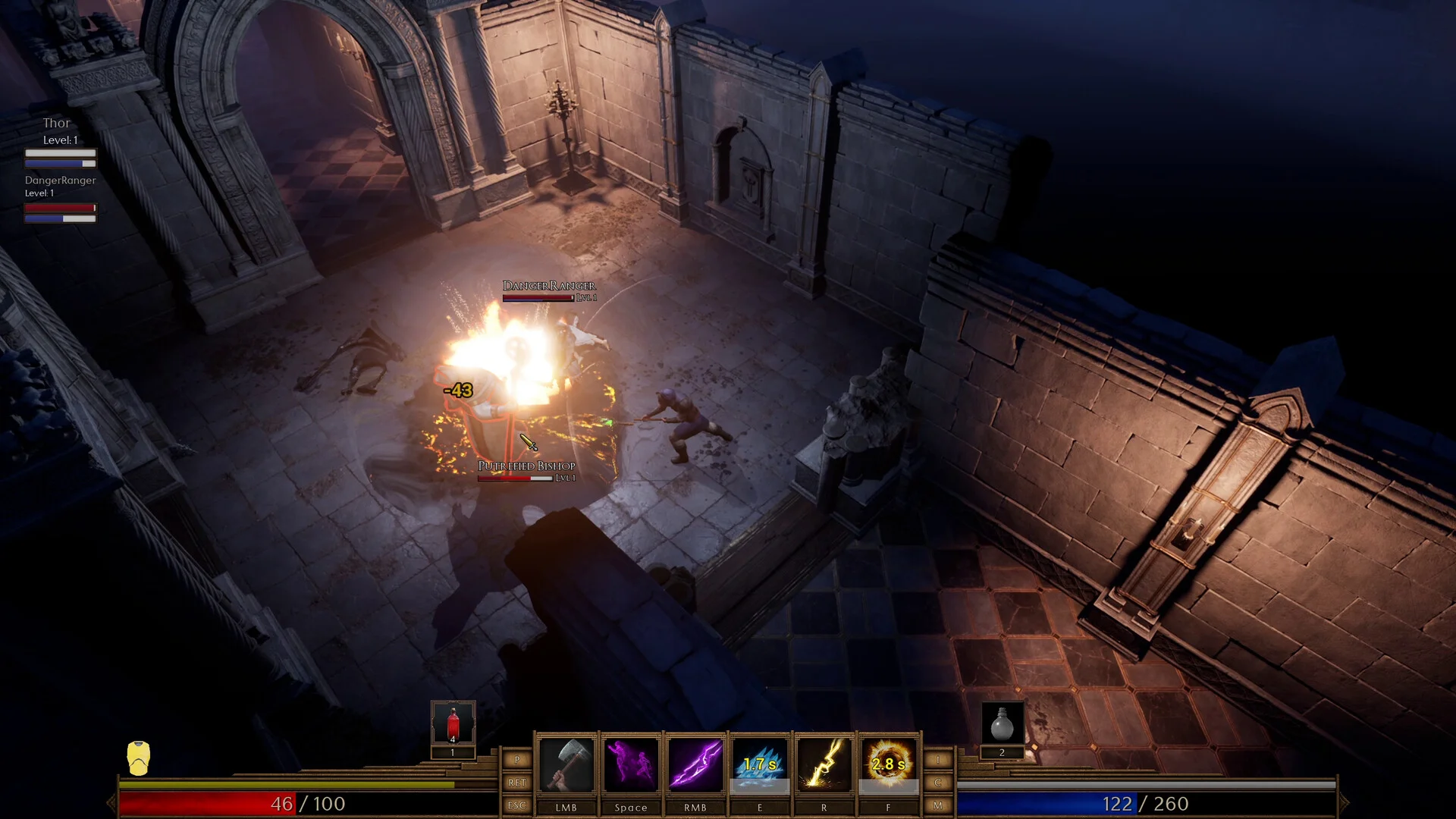This screenshot has width=1456, height=819.
Task: Click the small RET button
Action: (517, 783)
